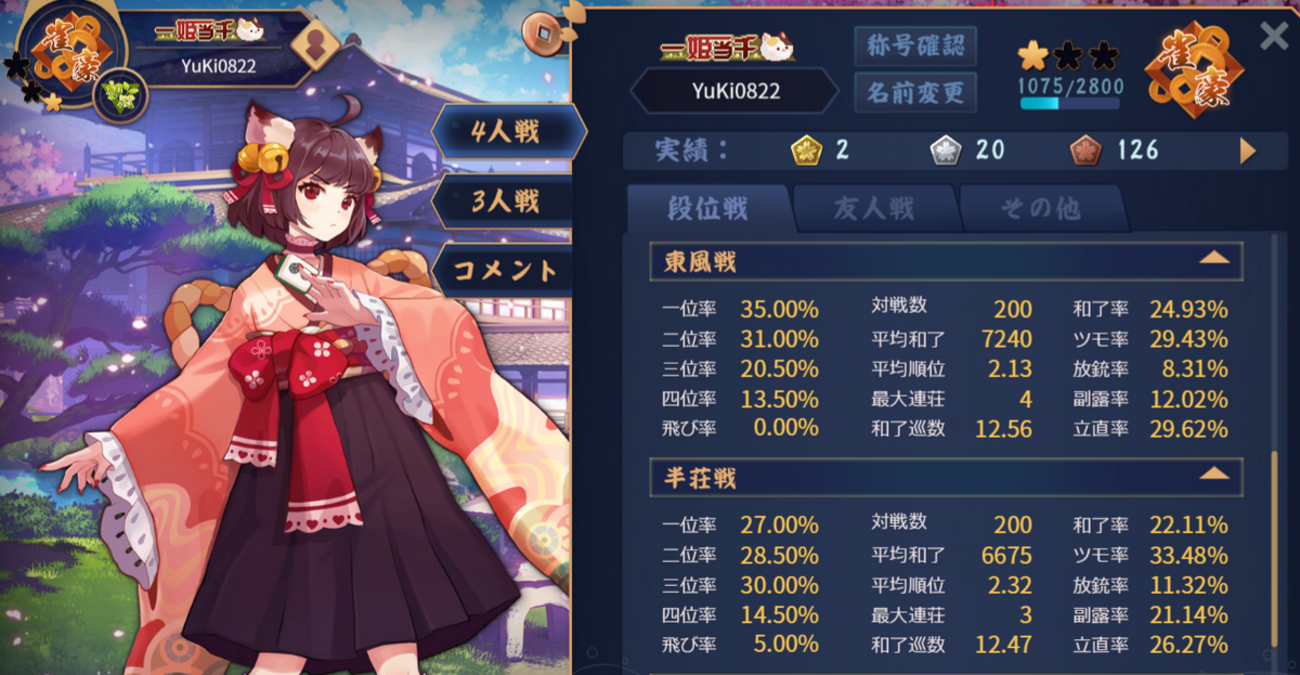Select the 3人戦 three-player stats
Screen dimensions: 1300x675
point(506,200)
